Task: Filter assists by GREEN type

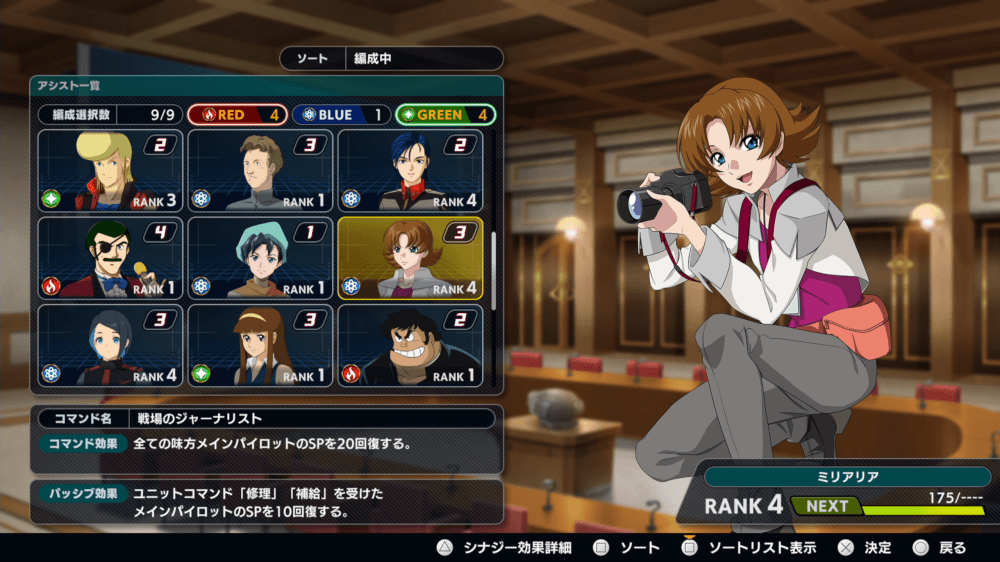Action: pos(446,115)
